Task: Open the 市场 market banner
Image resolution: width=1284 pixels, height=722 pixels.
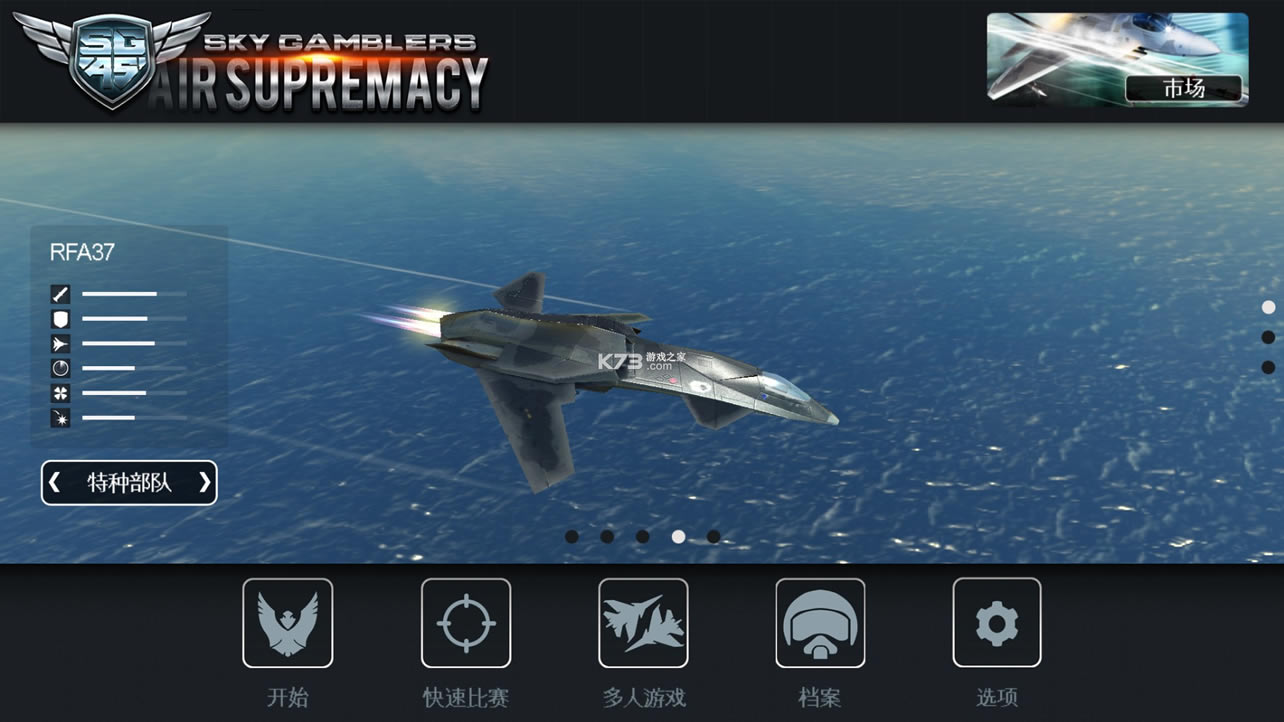Action: point(1116,58)
